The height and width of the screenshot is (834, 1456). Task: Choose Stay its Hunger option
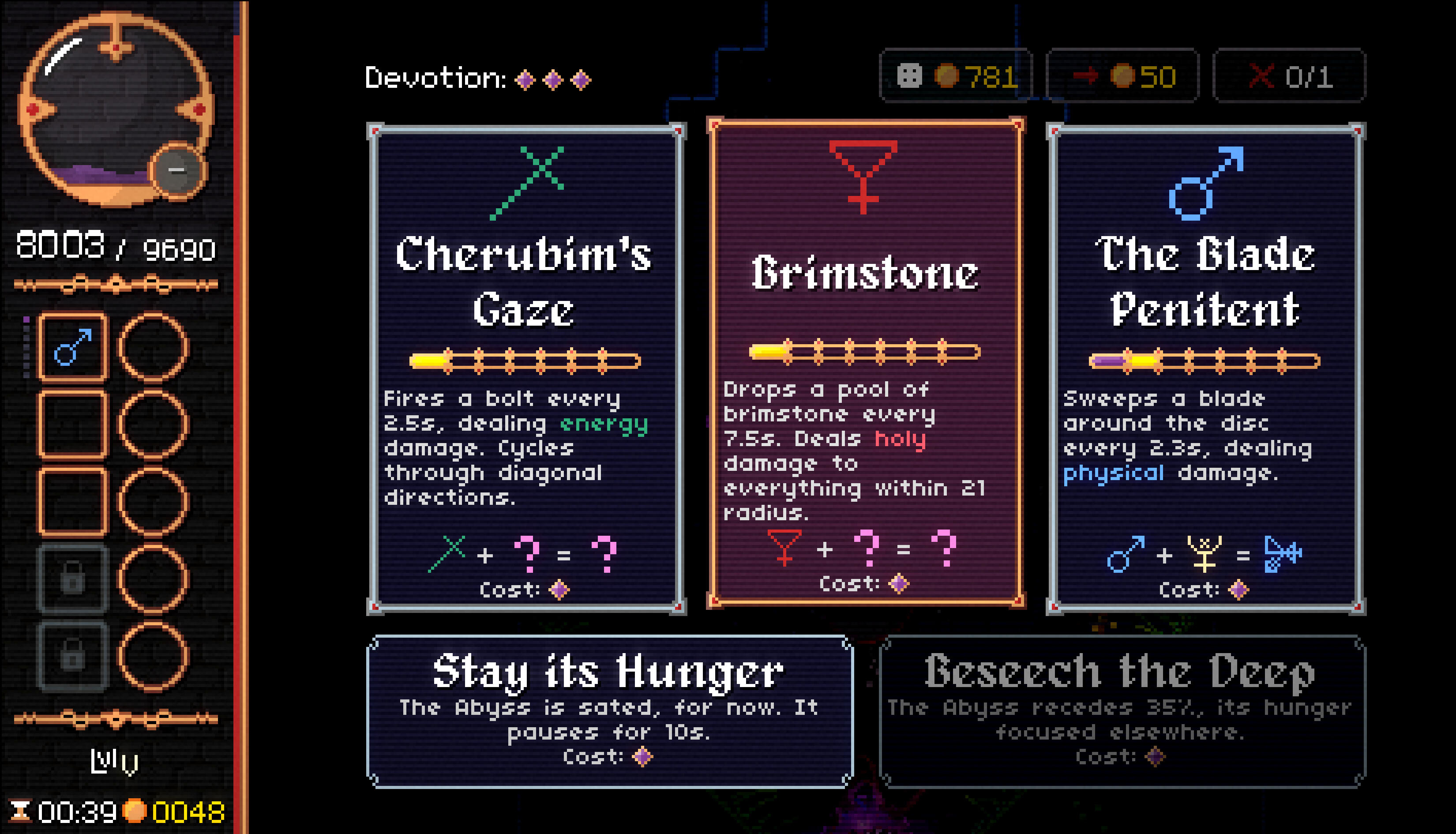[609, 711]
